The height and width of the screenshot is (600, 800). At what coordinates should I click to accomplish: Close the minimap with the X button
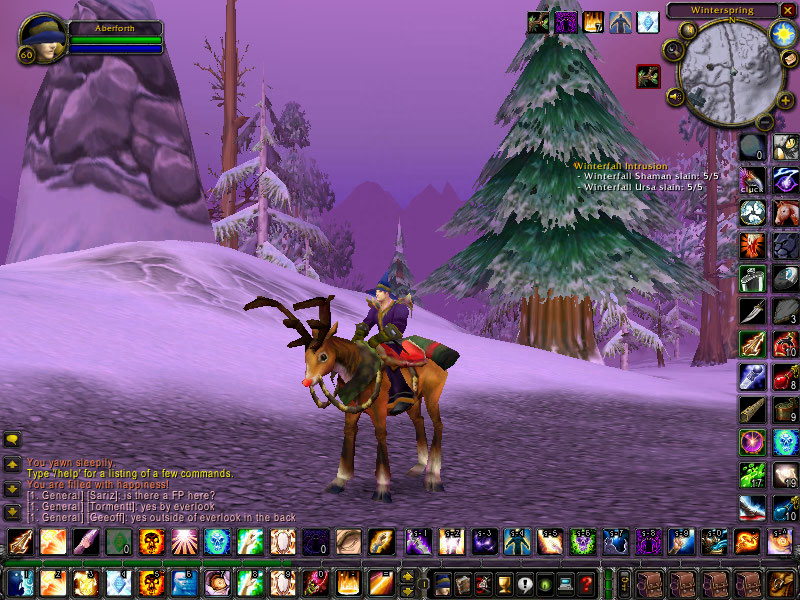788,10
